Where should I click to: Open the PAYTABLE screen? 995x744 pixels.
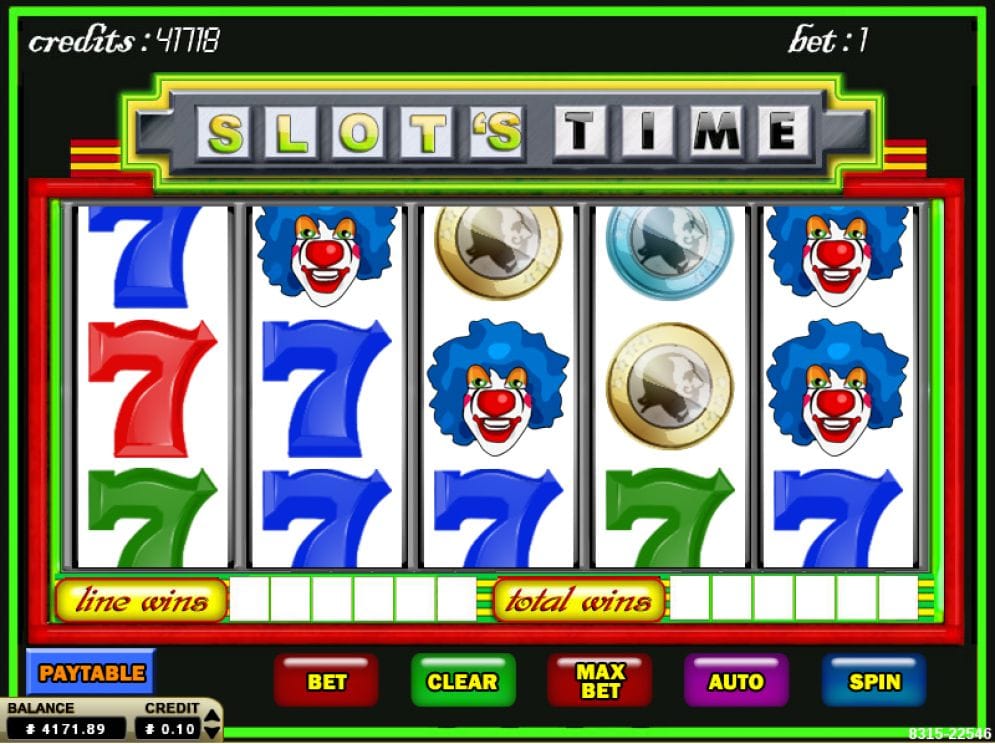91,673
